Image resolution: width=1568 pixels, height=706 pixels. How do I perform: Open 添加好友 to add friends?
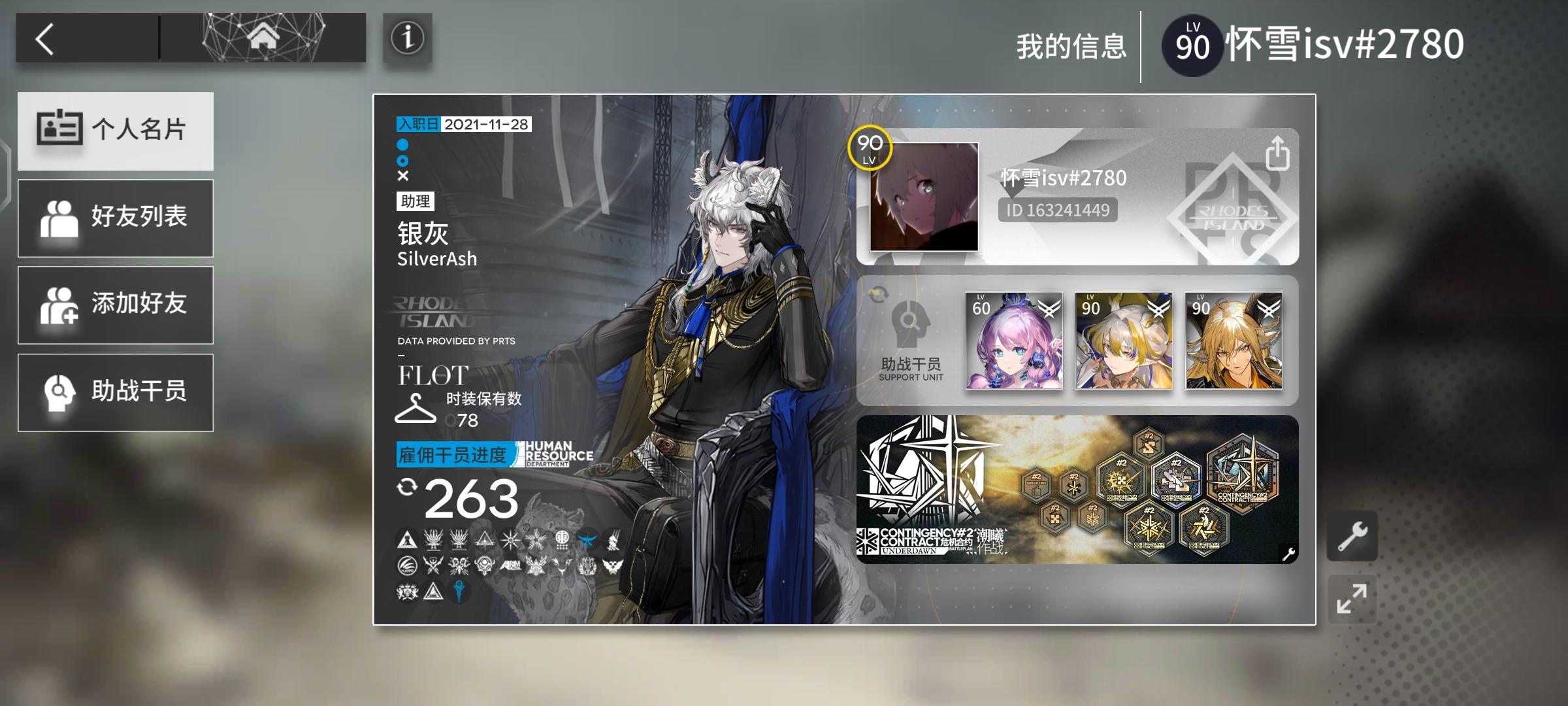116,305
